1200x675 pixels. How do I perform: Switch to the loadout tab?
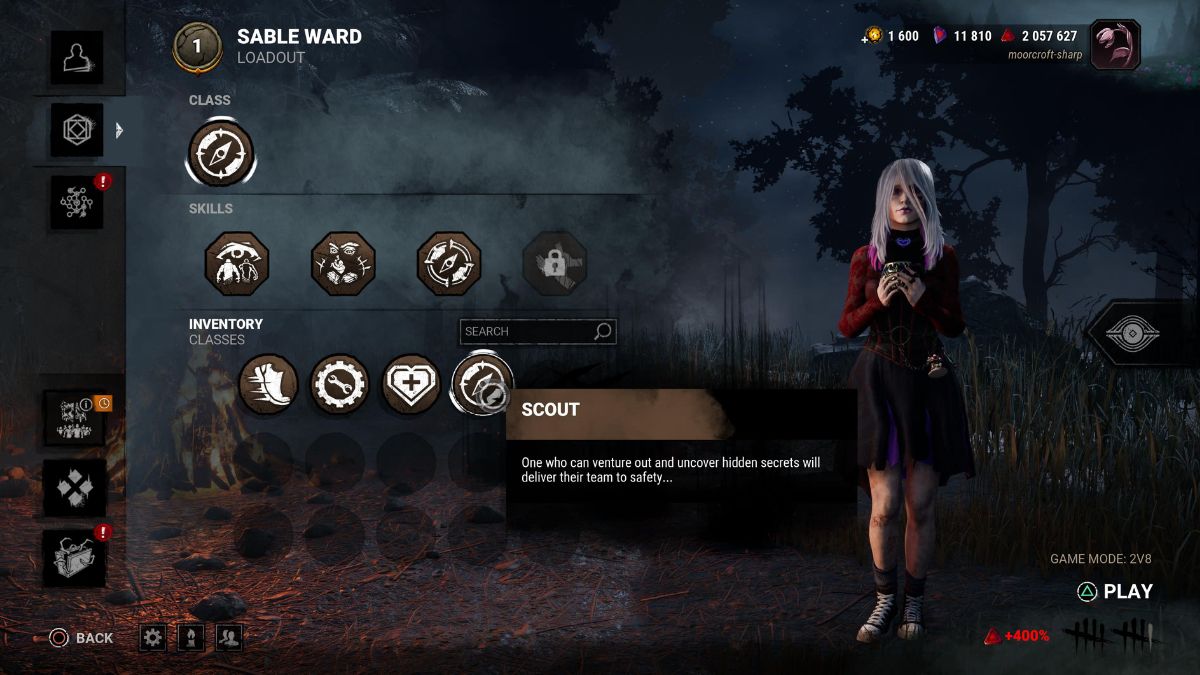[x=77, y=130]
